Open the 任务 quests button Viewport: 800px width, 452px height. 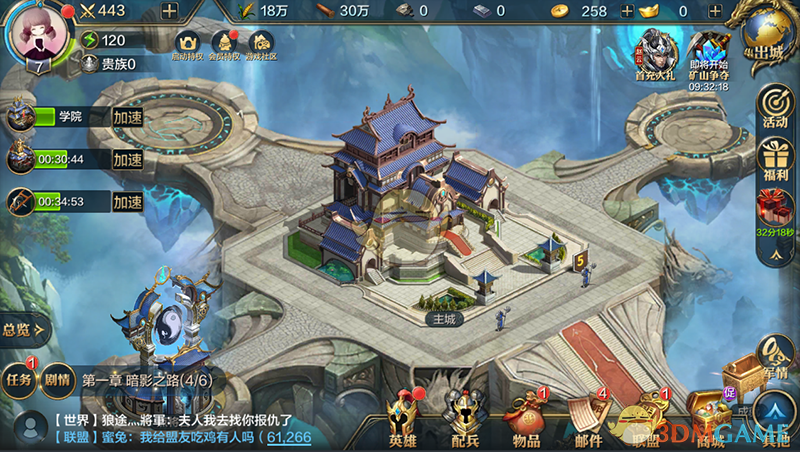click(x=19, y=379)
